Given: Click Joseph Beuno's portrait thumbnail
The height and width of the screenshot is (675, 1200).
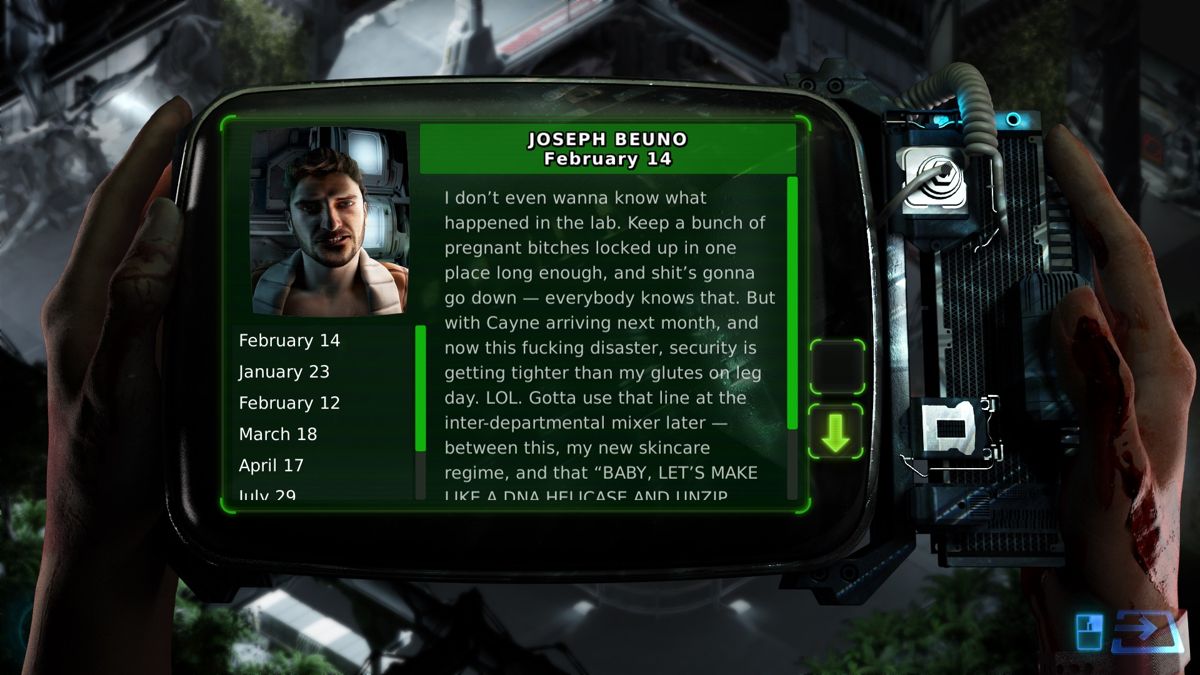Looking at the screenshot, I should 330,221.
